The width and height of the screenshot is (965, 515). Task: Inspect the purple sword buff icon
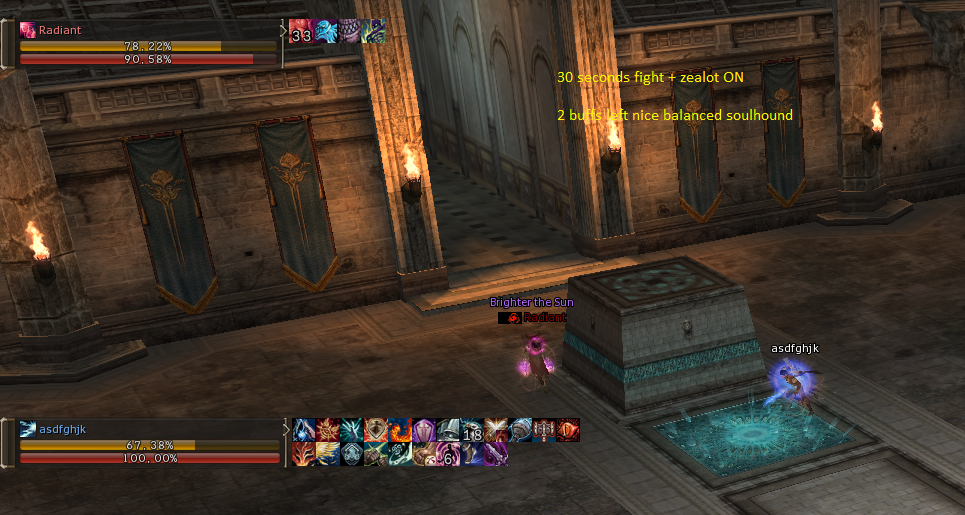click(496, 454)
